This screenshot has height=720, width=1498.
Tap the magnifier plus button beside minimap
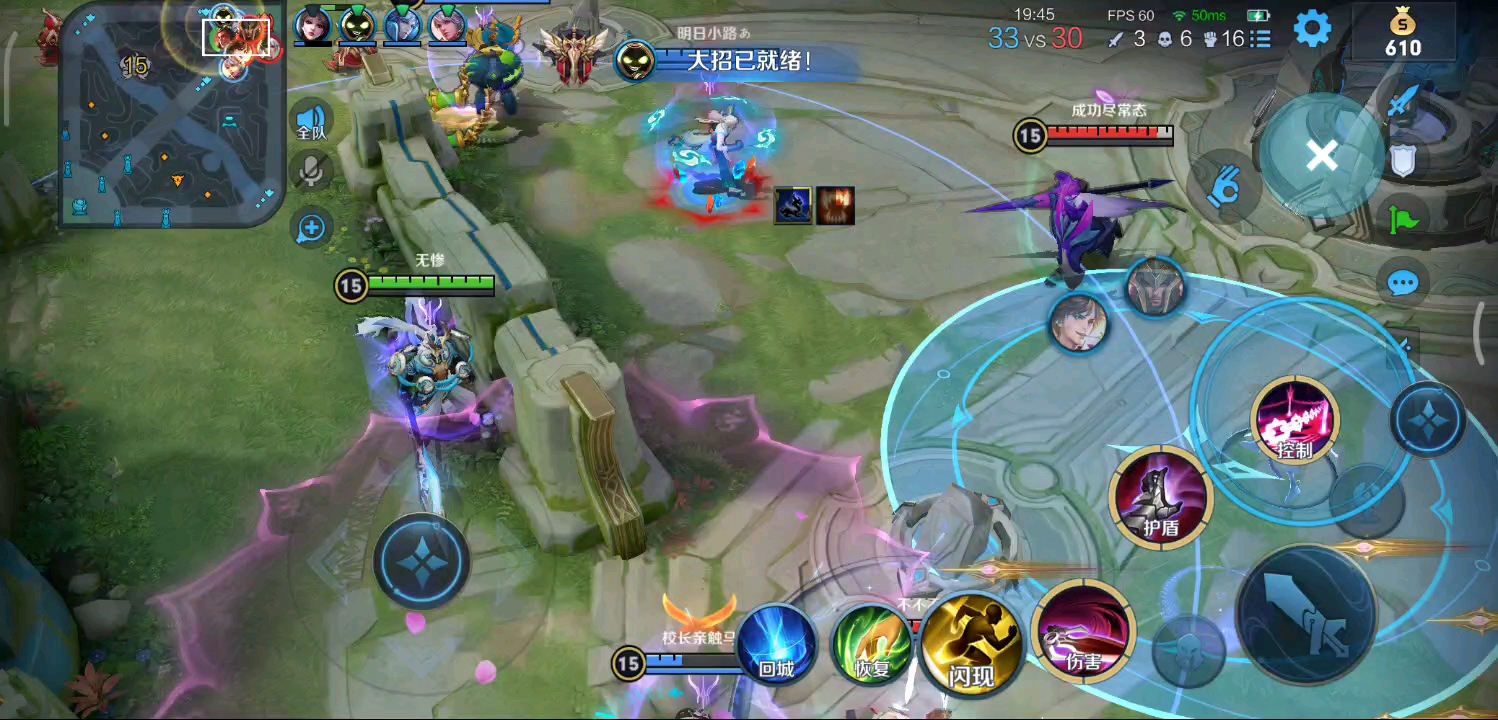click(x=312, y=228)
